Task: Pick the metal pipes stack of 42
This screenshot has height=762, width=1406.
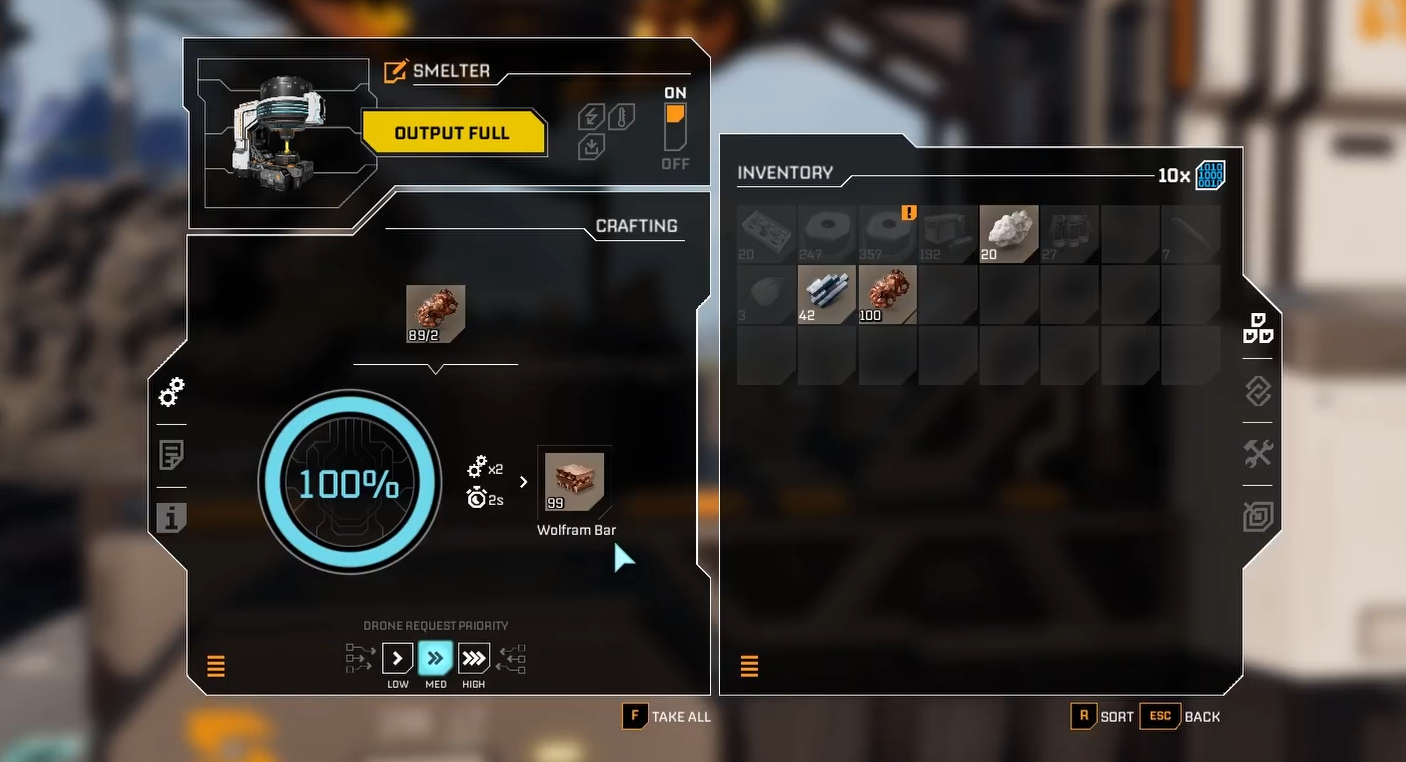Action: pos(827,295)
